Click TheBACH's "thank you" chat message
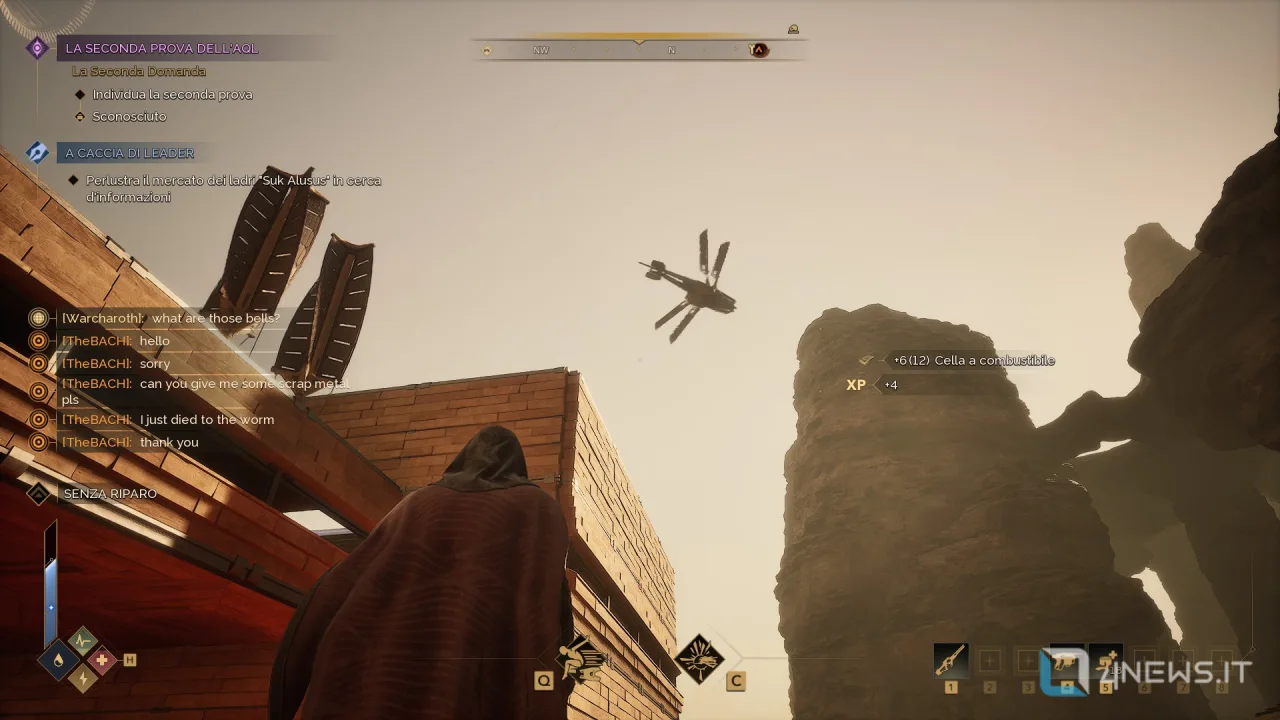This screenshot has width=1280, height=720. [x=169, y=442]
